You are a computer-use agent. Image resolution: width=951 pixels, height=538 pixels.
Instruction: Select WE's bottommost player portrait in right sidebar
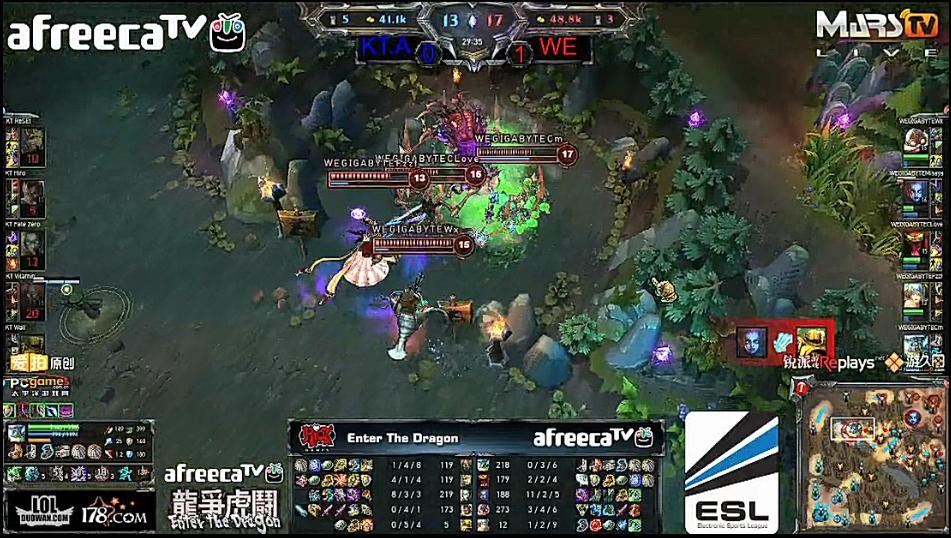click(x=914, y=345)
